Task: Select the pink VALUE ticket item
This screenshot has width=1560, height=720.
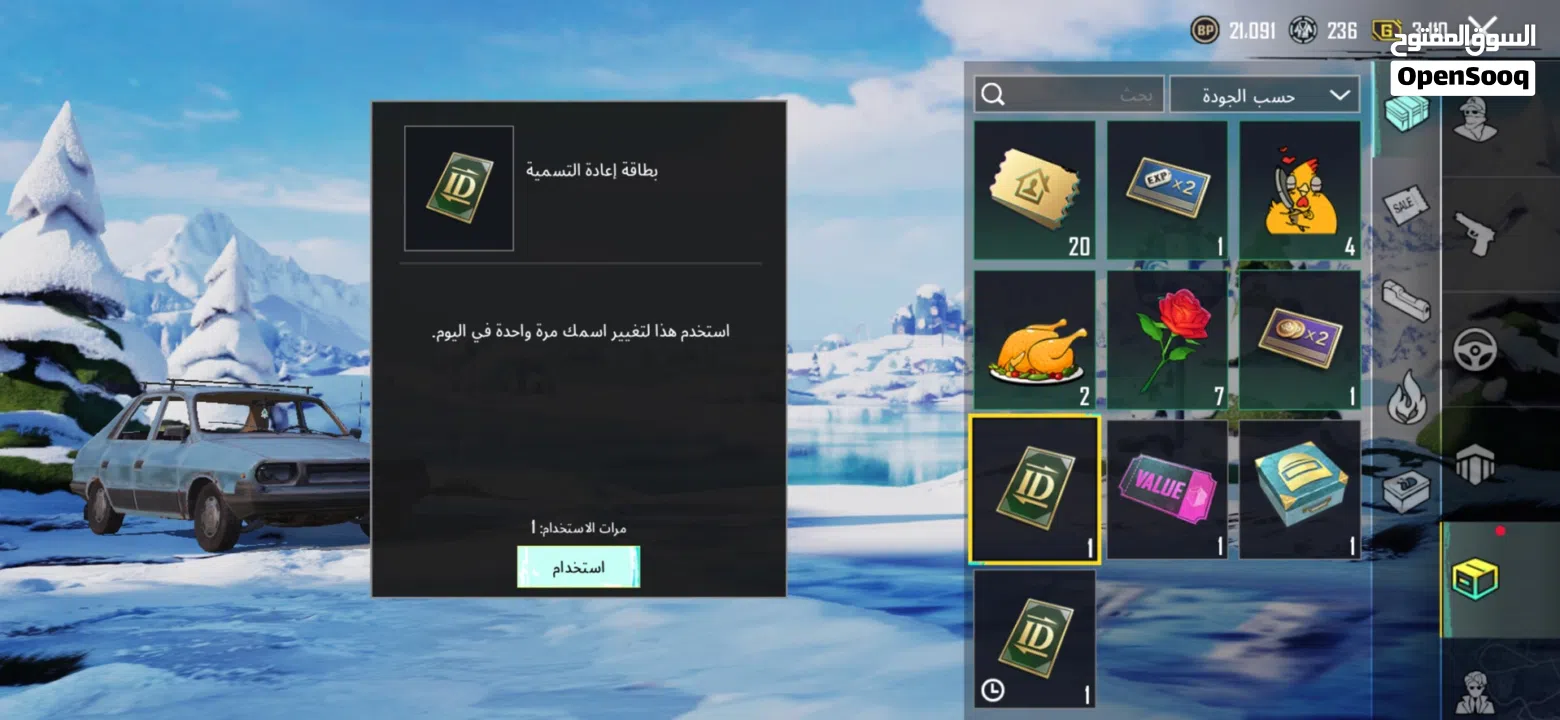Action: coord(1167,488)
